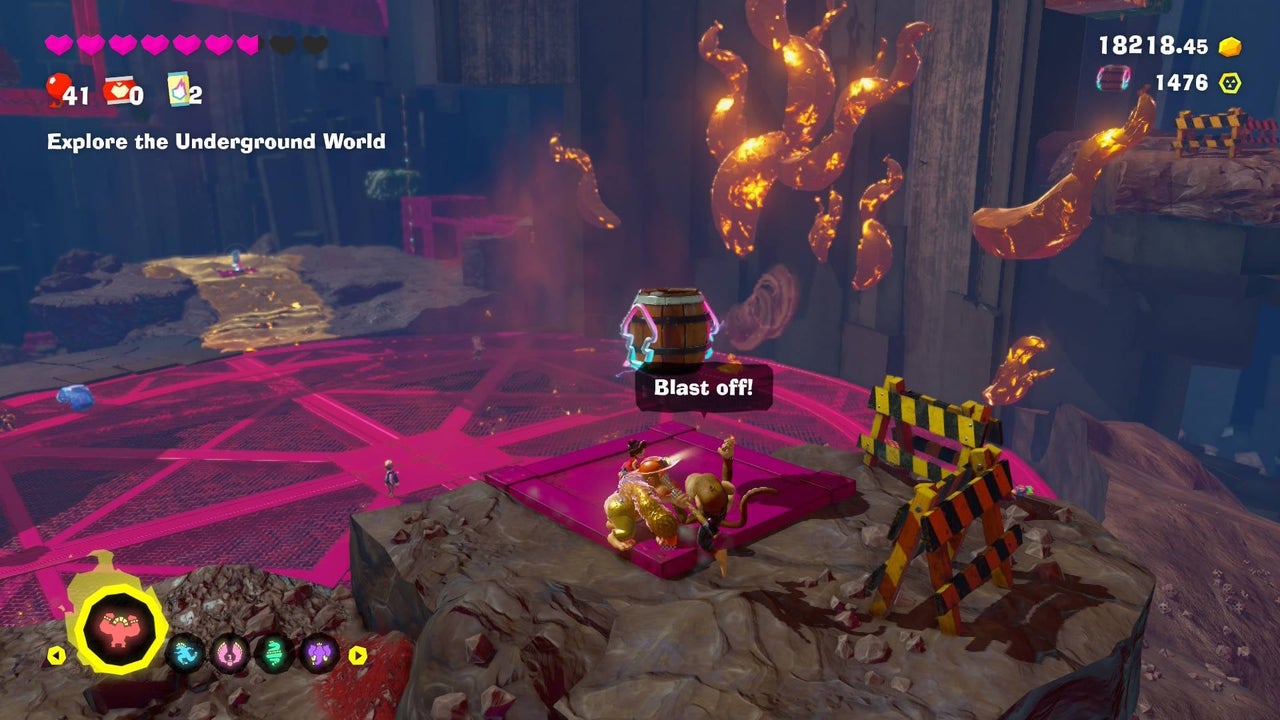Click the left arrow of the transformation selector
This screenshot has width=1280, height=720.
[57, 656]
